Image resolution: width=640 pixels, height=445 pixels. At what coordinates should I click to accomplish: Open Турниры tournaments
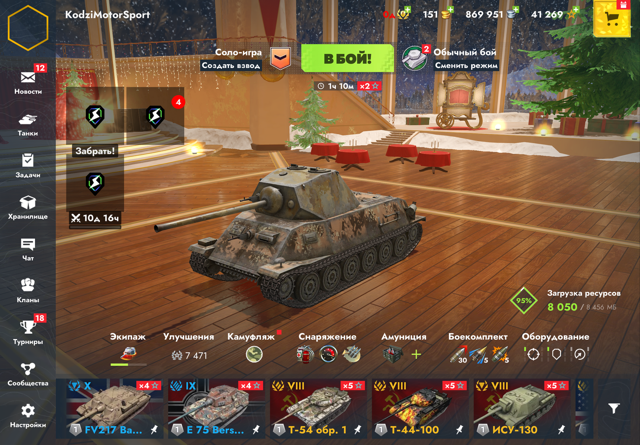coord(28,332)
